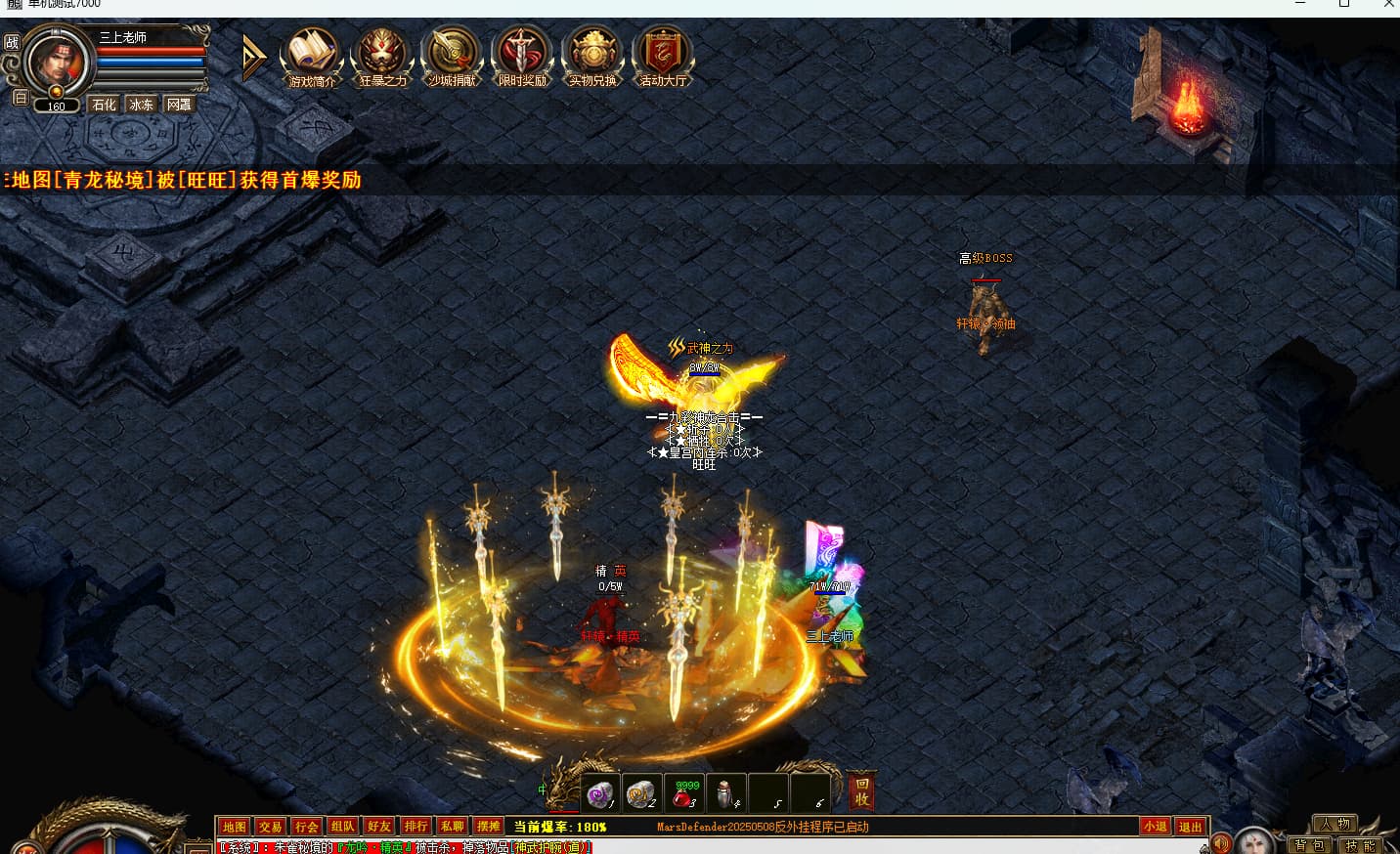Open the 游戏简介 game guide icon
Image resolution: width=1400 pixels, height=854 pixels.
click(312, 56)
